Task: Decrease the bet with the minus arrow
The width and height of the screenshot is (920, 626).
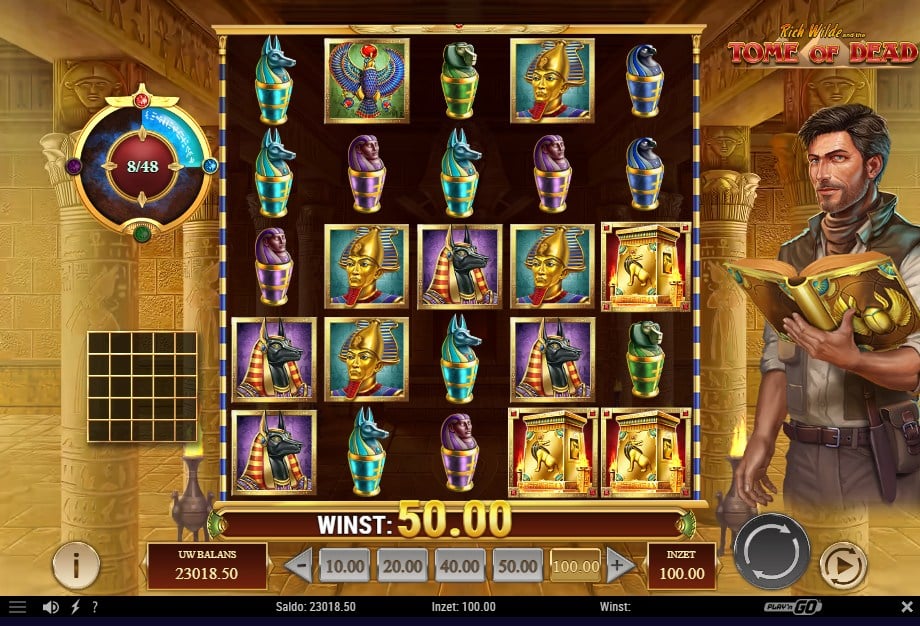Action: pos(298,566)
